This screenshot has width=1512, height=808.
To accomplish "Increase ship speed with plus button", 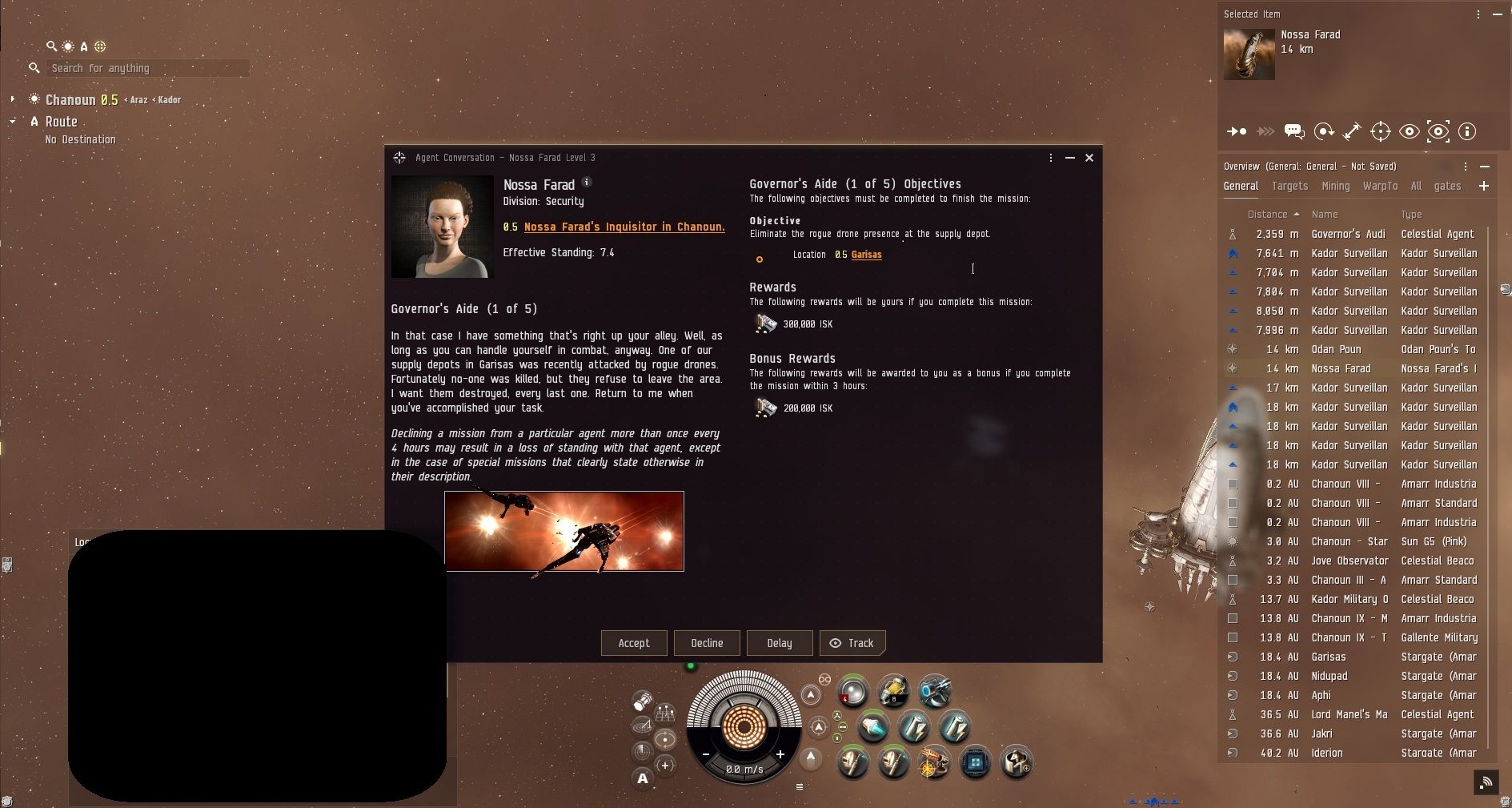I will tap(780, 754).
